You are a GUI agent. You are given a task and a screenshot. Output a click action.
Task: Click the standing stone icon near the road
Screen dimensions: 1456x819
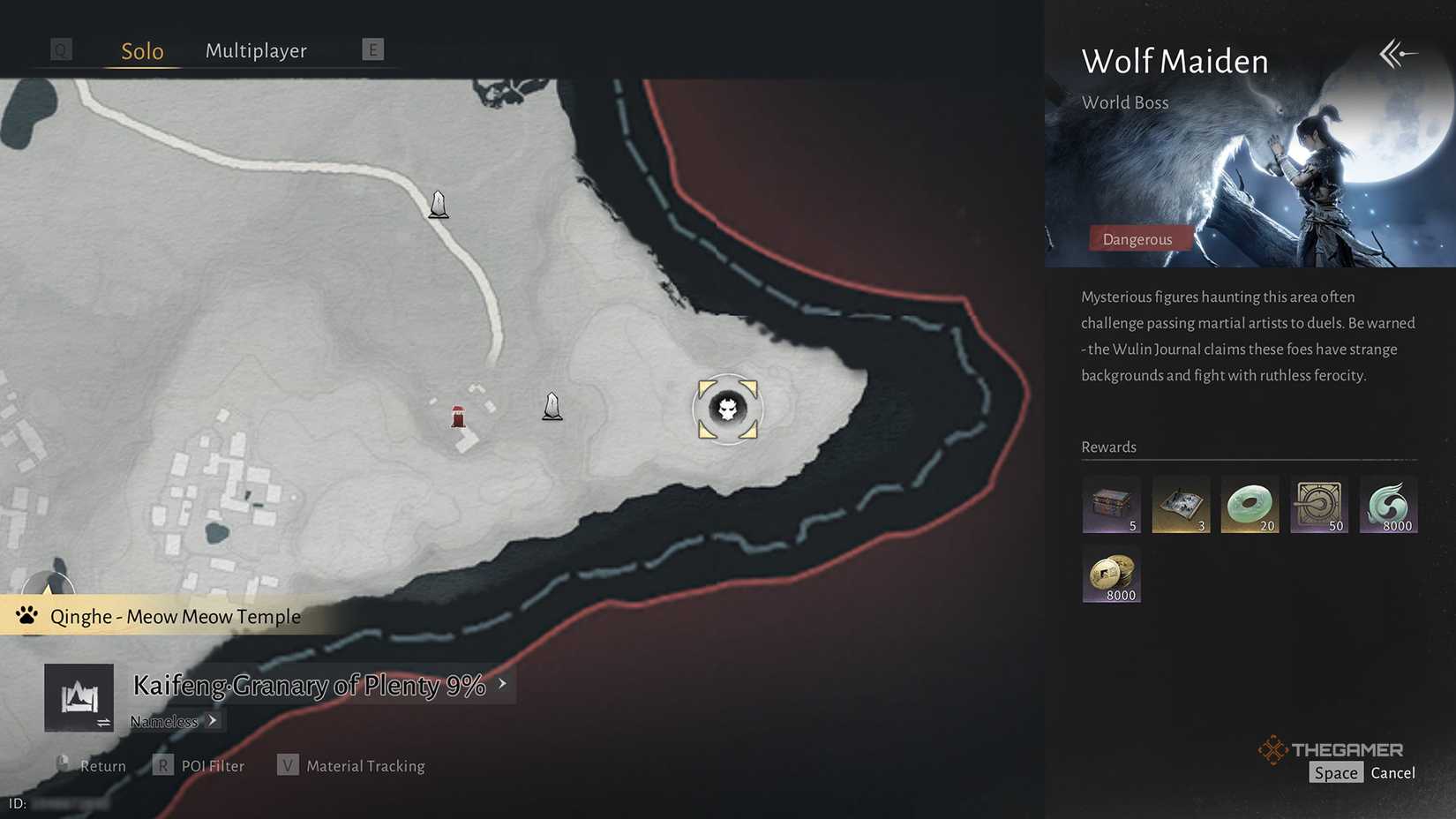tap(439, 205)
